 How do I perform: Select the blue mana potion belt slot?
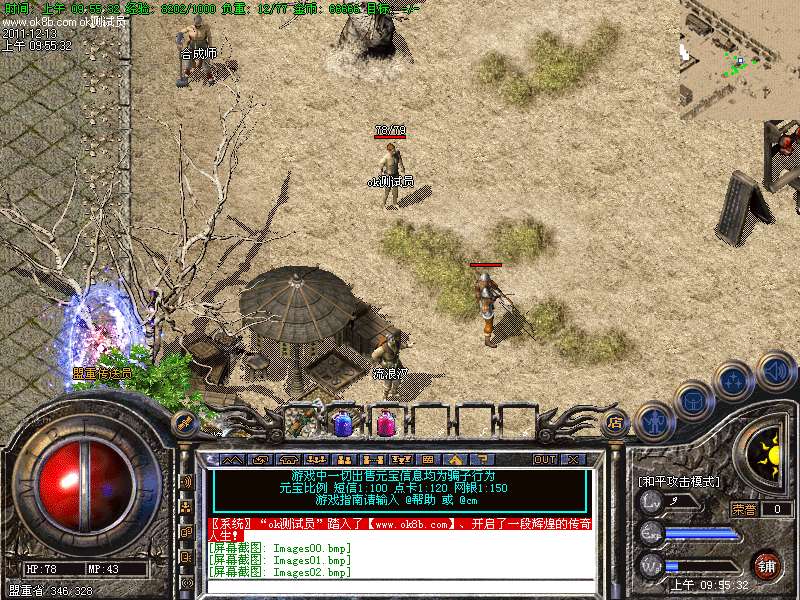tap(343, 423)
